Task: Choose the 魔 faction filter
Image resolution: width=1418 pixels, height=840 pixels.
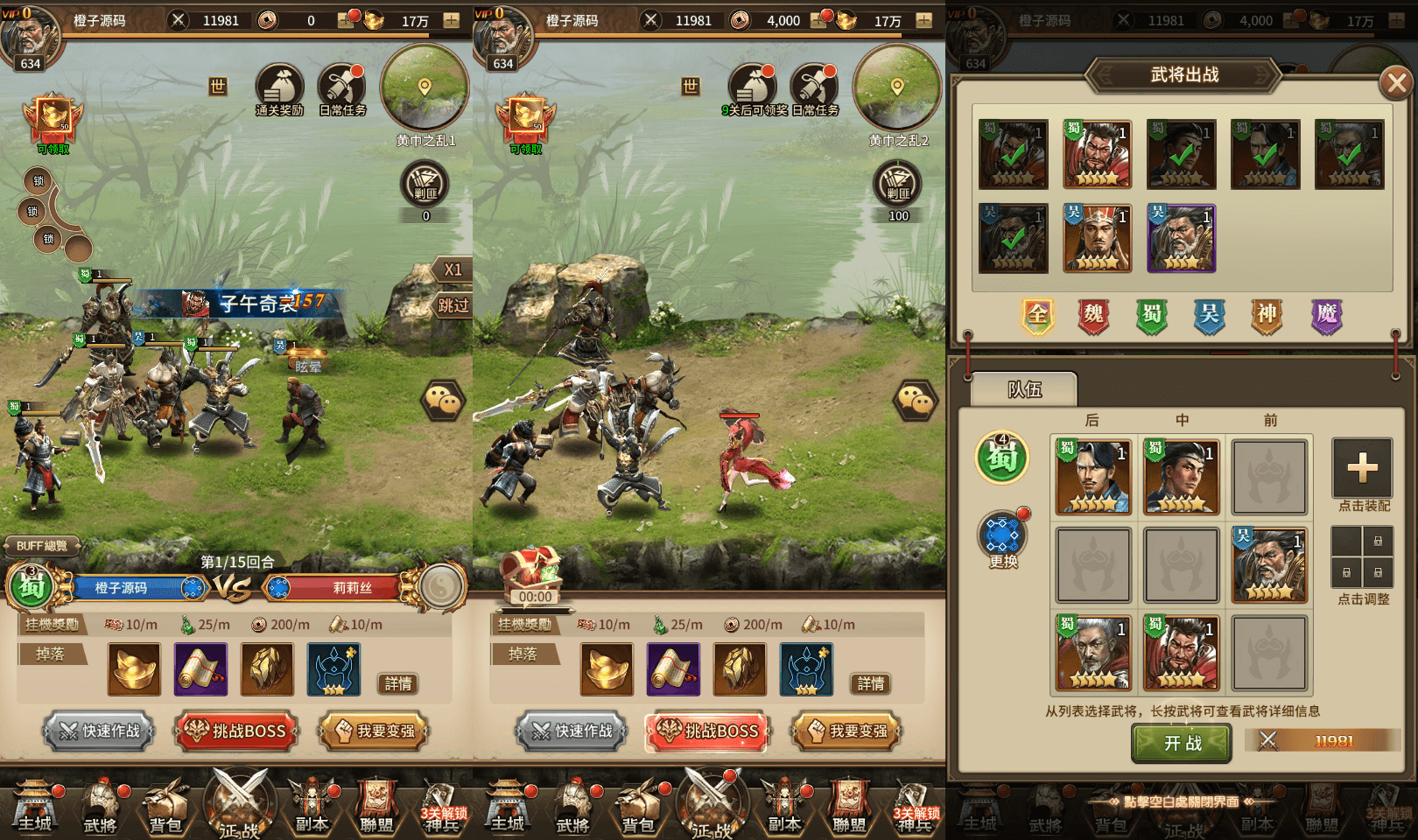Action: [x=1326, y=315]
